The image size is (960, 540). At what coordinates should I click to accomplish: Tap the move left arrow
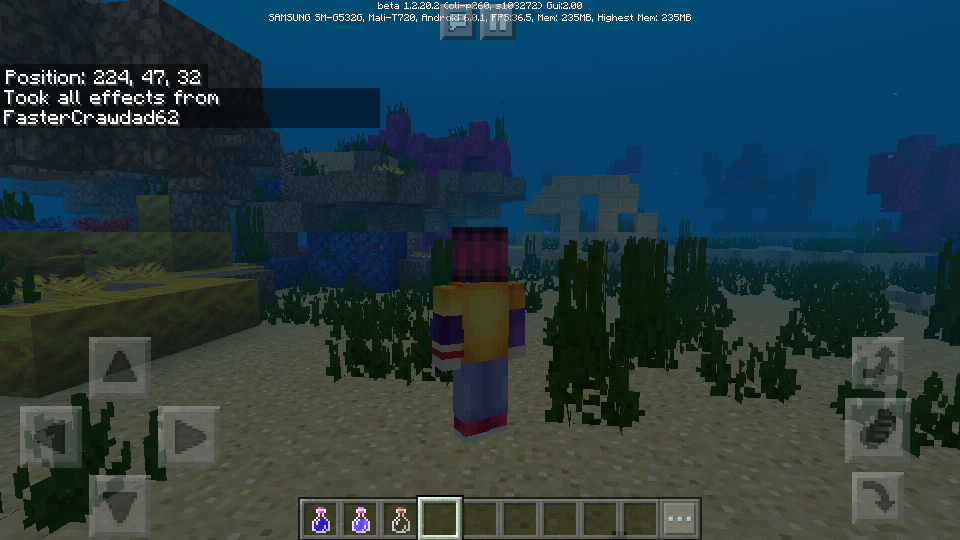[x=50, y=436]
